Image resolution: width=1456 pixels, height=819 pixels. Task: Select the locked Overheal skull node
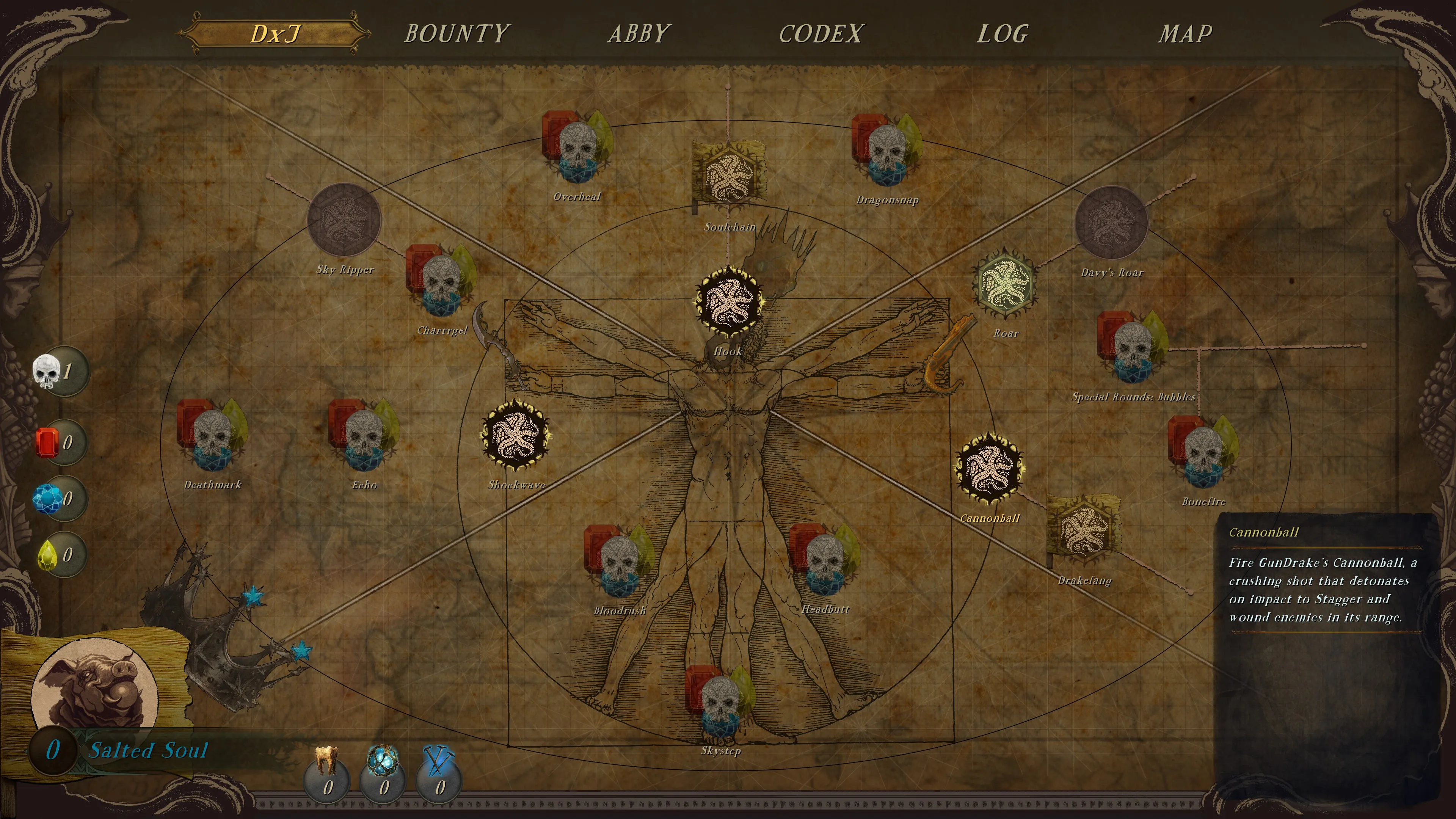(x=577, y=148)
